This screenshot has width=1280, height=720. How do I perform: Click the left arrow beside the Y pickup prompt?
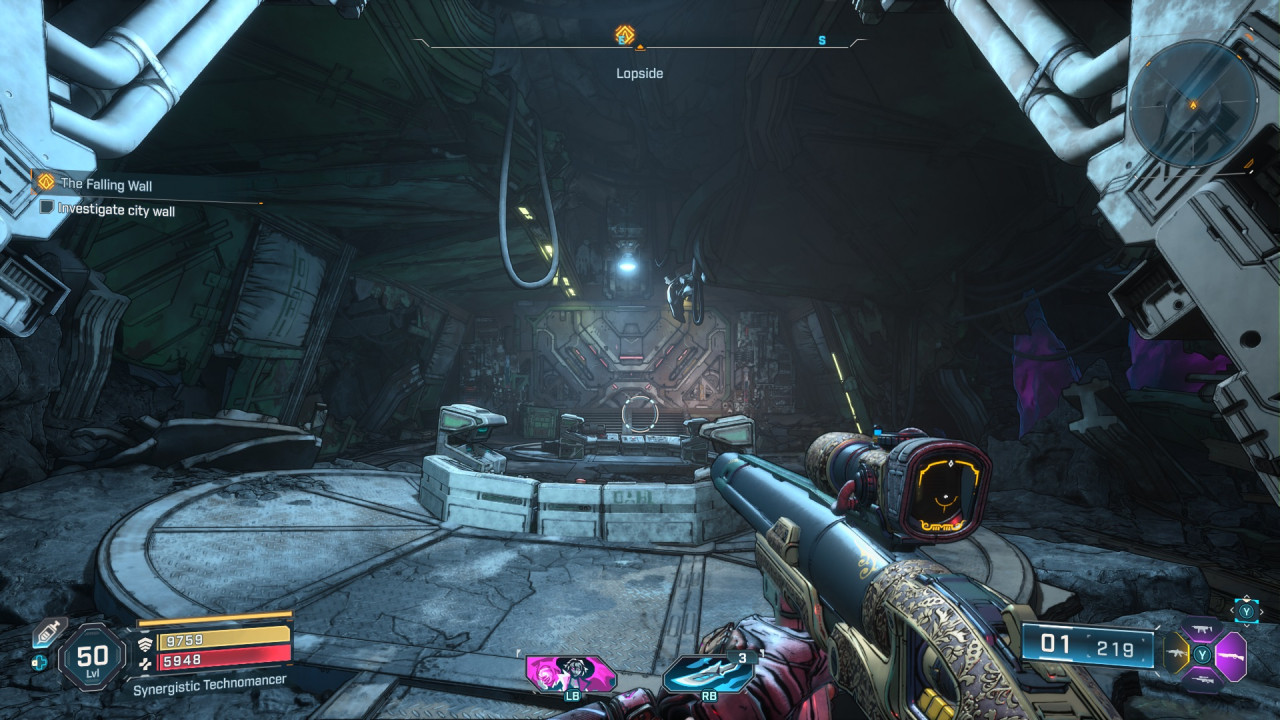pyautogui.click(x=1232, y=610)
